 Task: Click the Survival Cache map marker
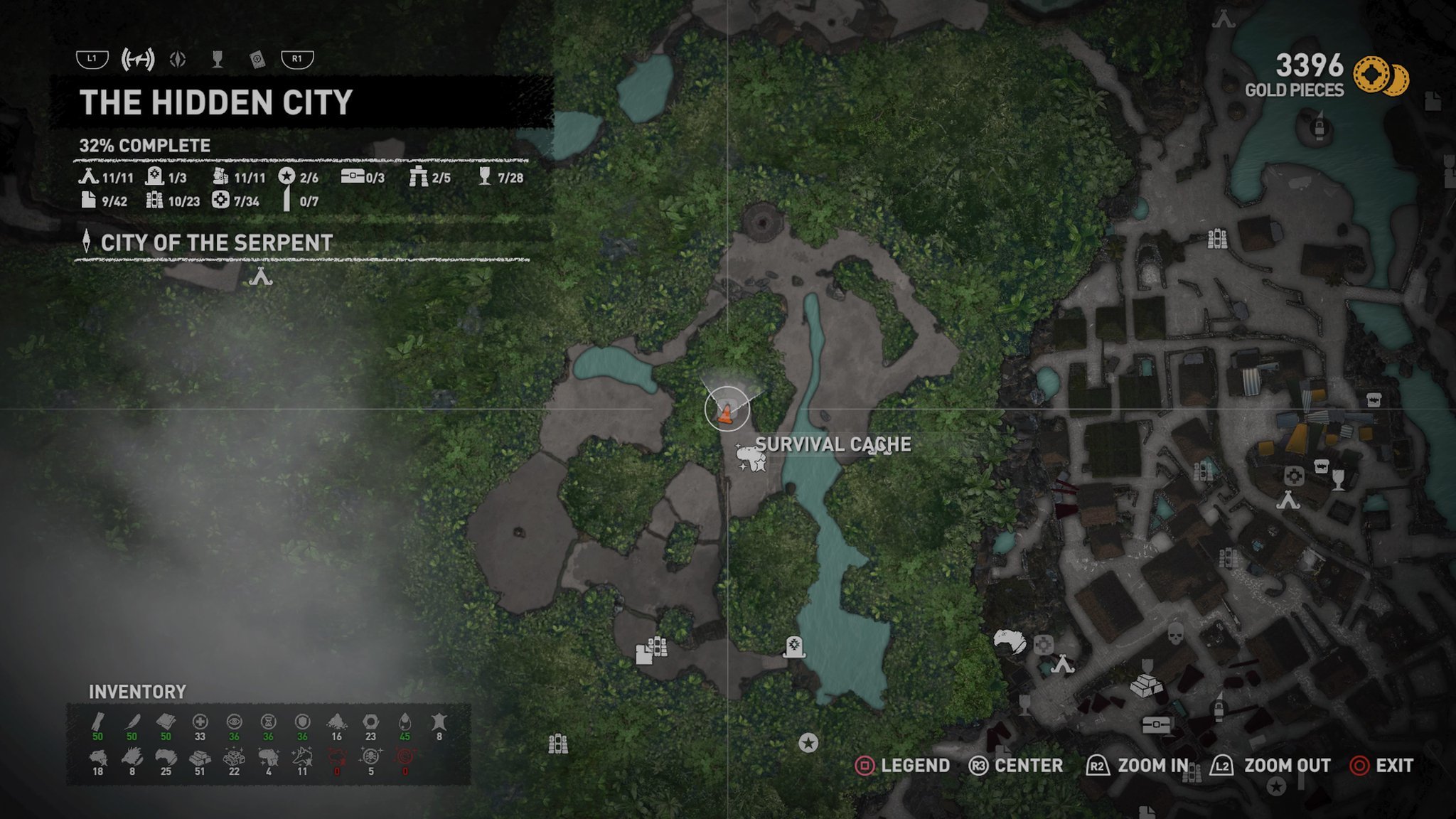(751, 457)
